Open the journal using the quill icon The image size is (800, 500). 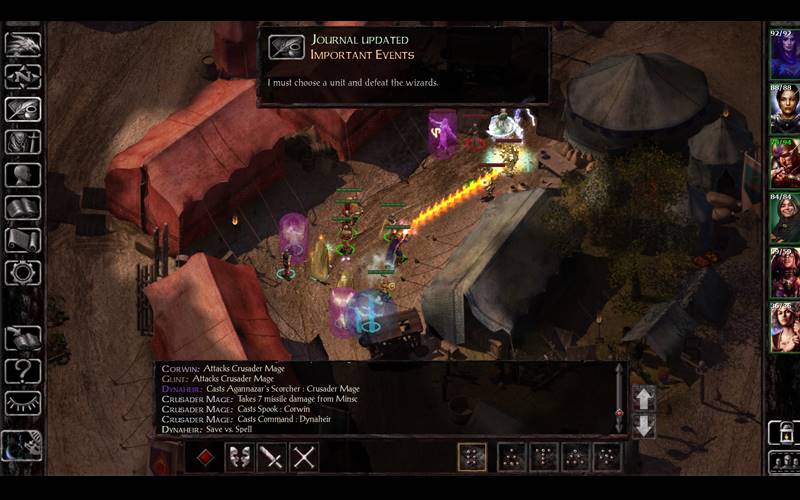coord(22,109)
